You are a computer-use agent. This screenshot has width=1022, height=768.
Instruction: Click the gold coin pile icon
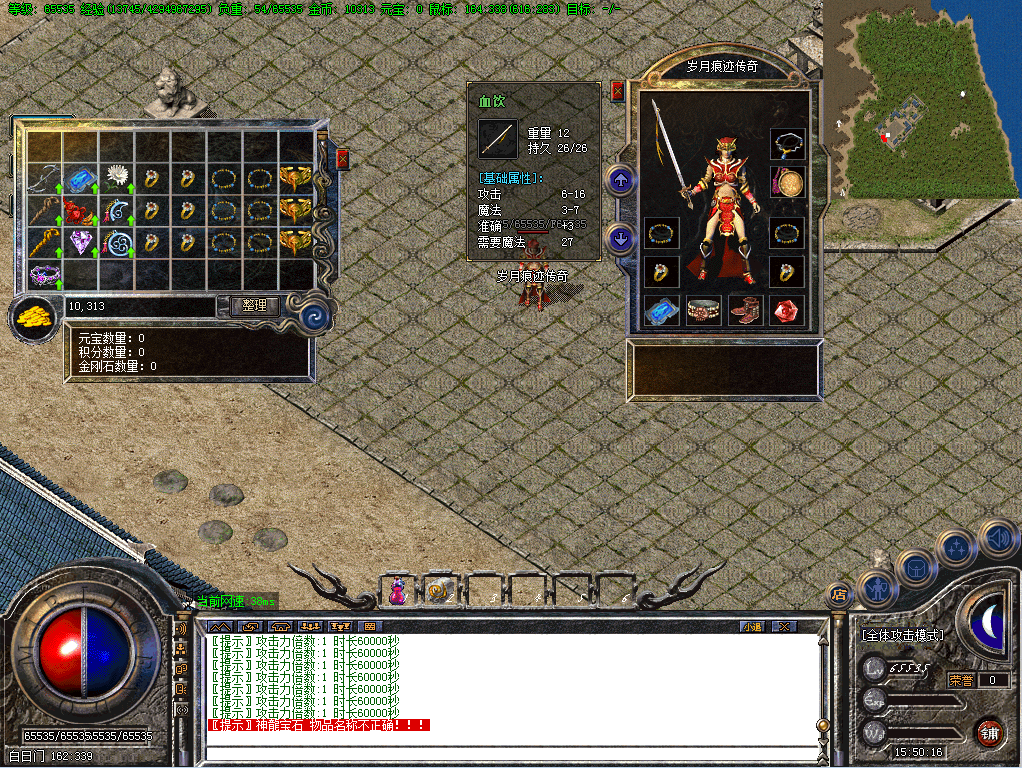34,320
